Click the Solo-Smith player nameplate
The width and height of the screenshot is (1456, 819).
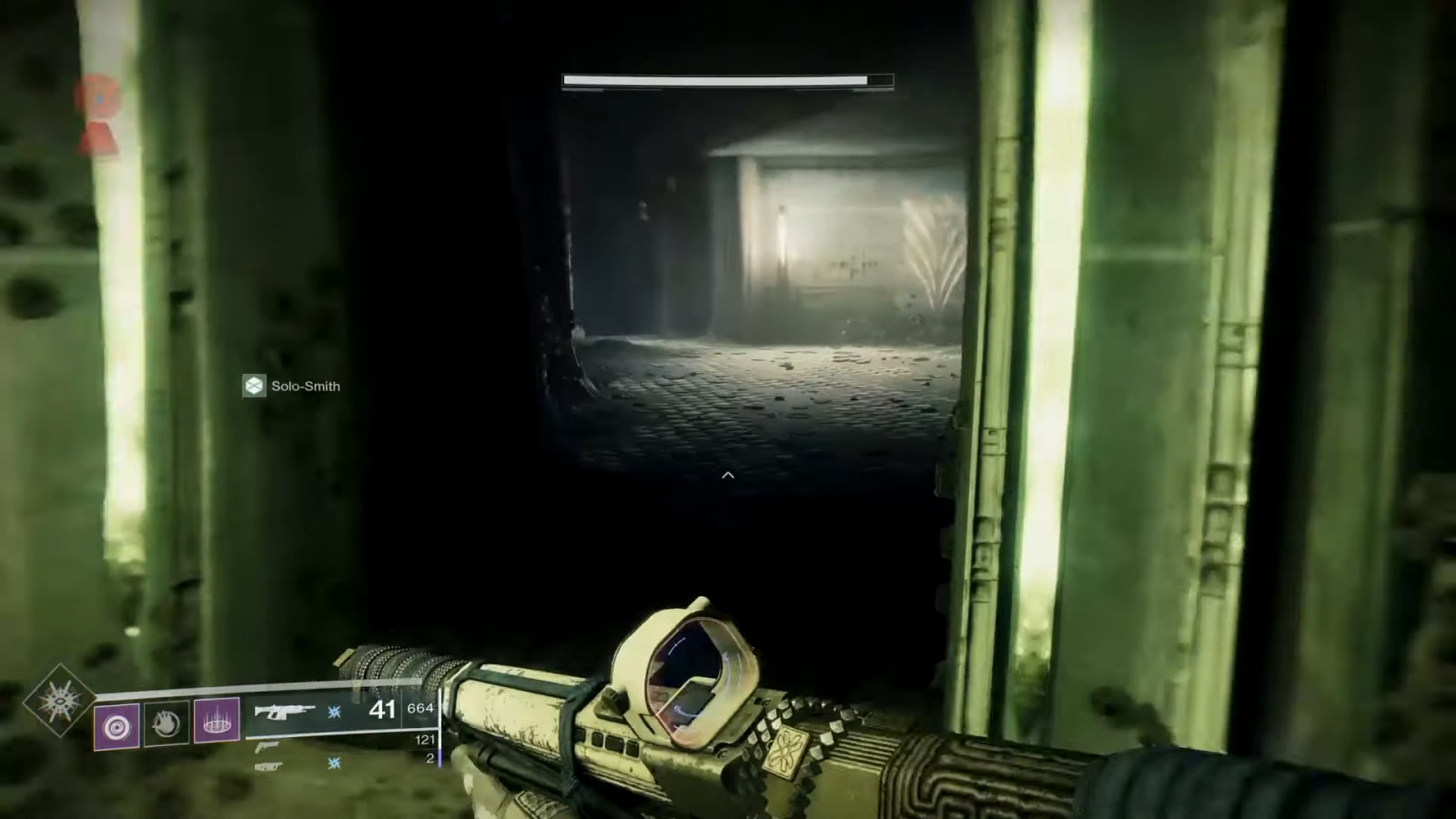tap(292, 386)
